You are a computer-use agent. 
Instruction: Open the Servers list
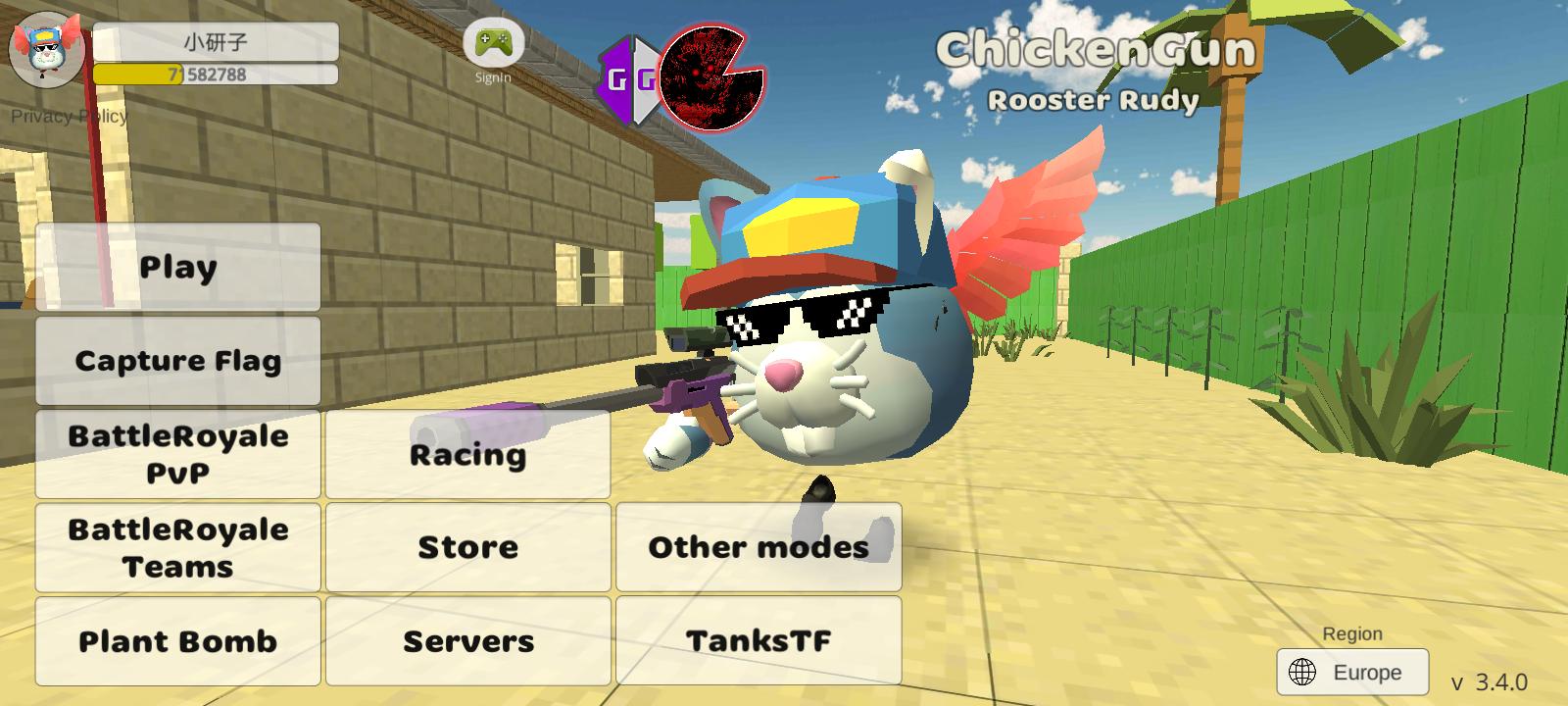(x=467, y=641)
